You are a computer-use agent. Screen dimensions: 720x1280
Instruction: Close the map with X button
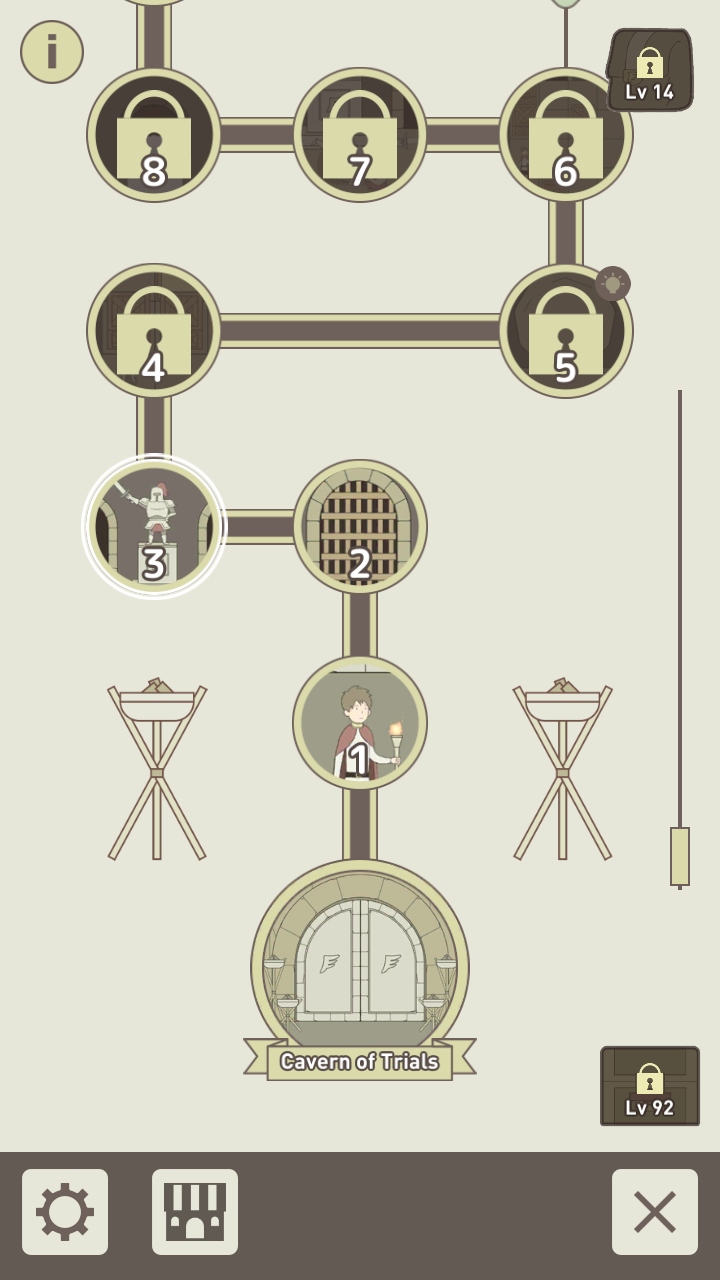pos(655,1212)
